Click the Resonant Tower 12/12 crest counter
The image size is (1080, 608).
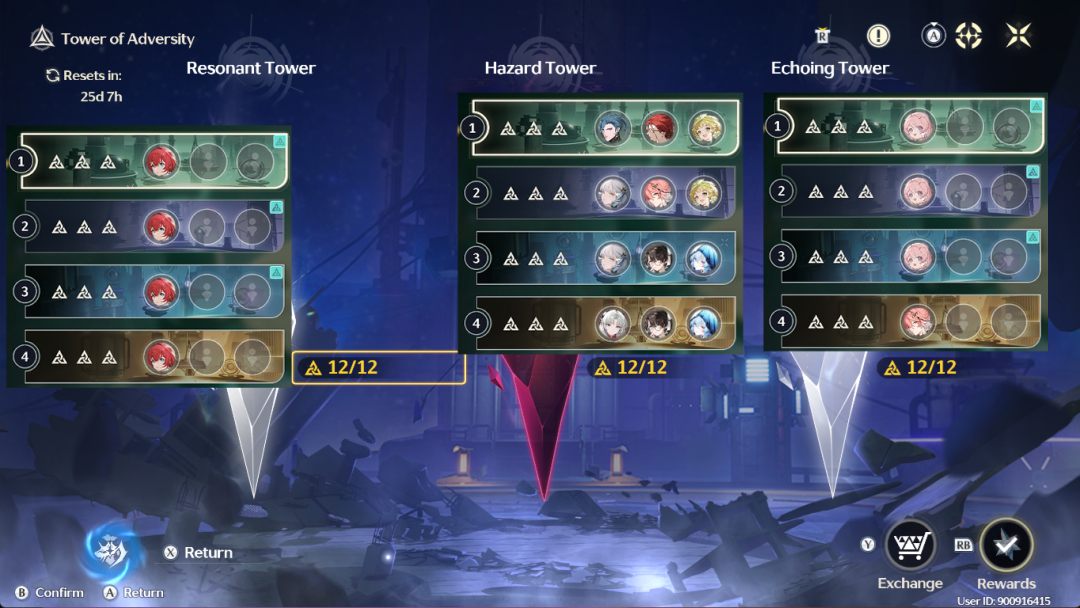pos(379,368)
